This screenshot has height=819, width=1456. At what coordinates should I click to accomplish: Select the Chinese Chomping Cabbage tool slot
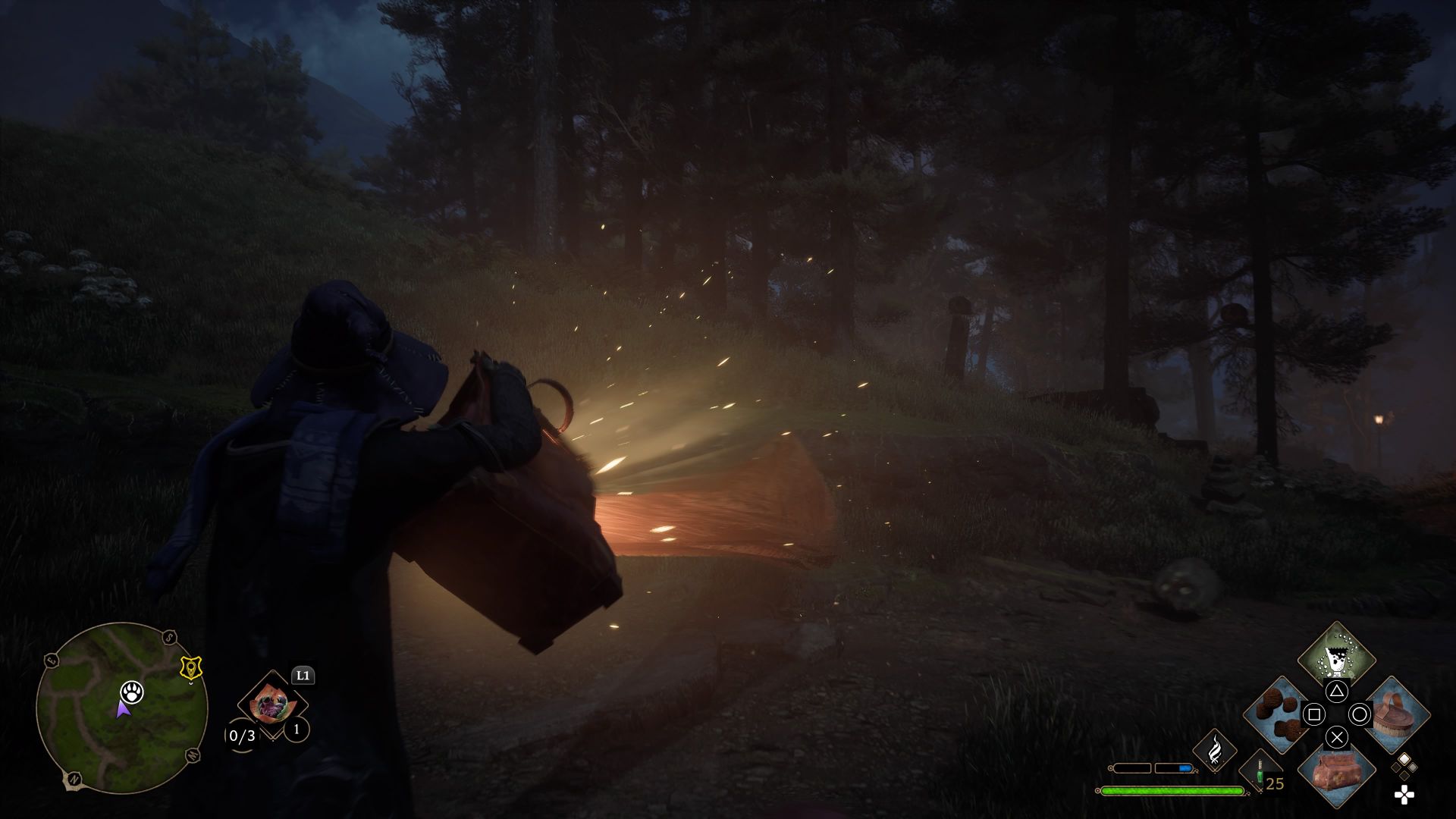[x=271, y=707]
